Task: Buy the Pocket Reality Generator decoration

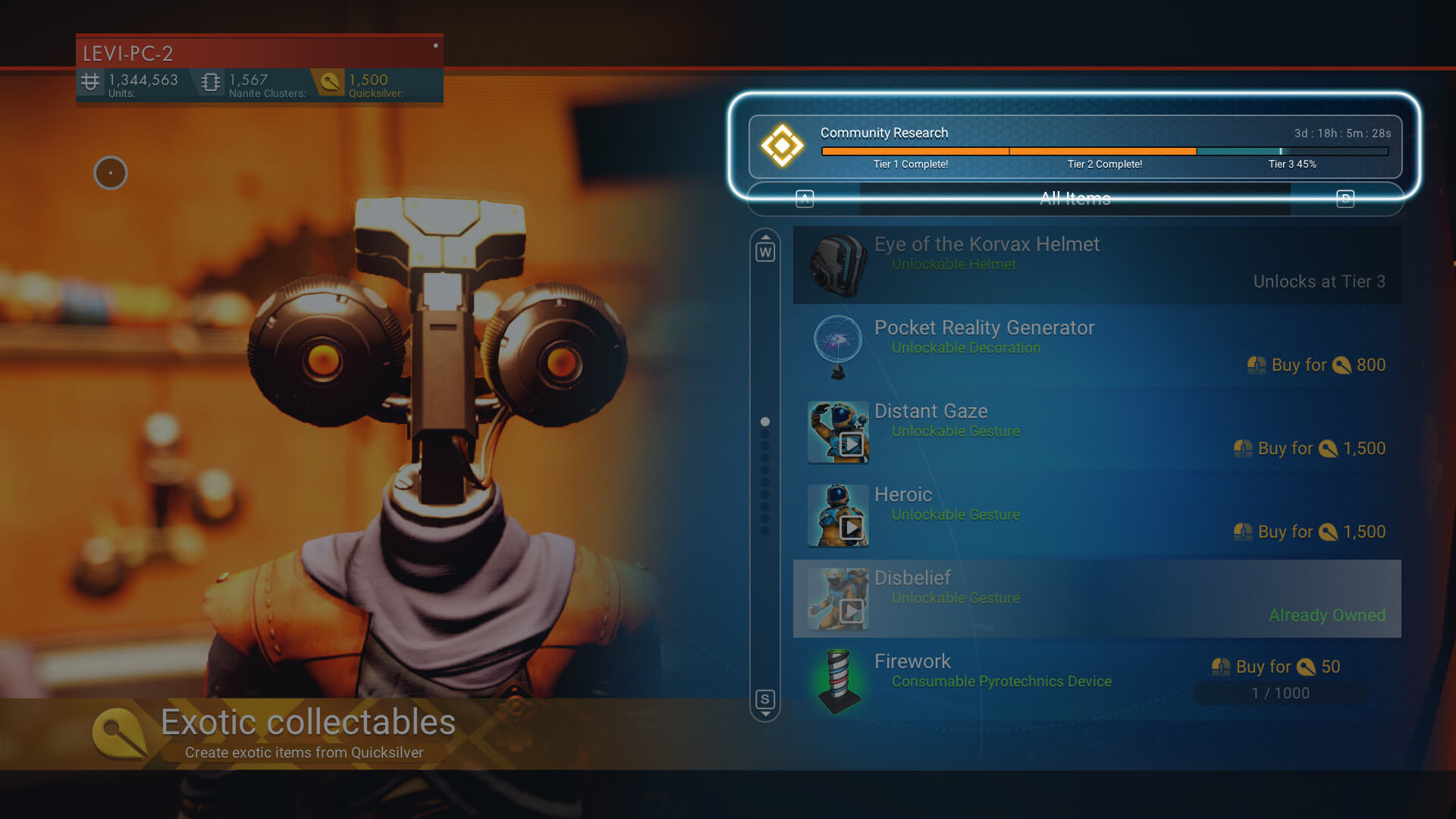Action: [1316, 366]
